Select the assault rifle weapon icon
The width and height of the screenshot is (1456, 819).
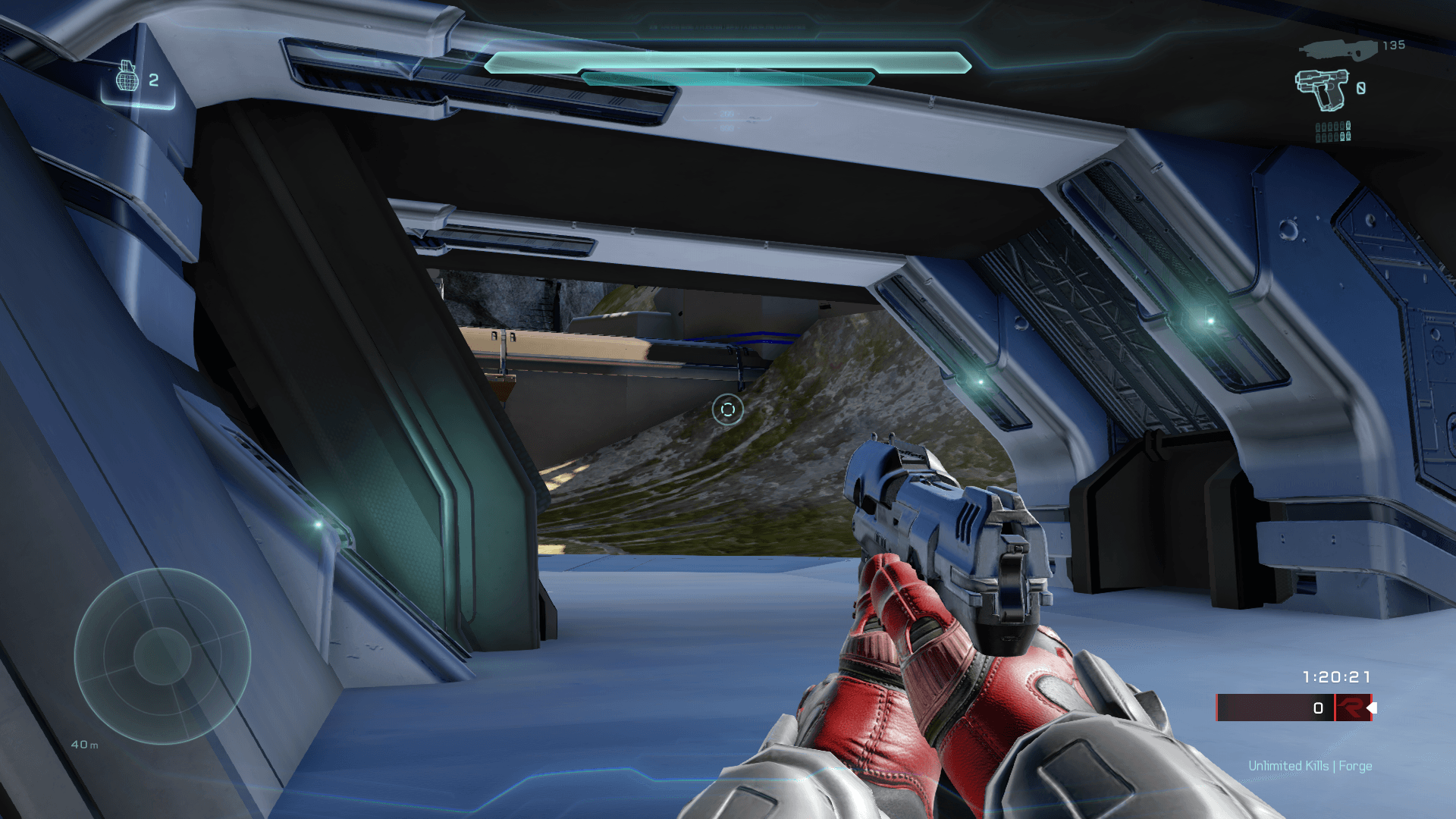(x=1338, y=49)
